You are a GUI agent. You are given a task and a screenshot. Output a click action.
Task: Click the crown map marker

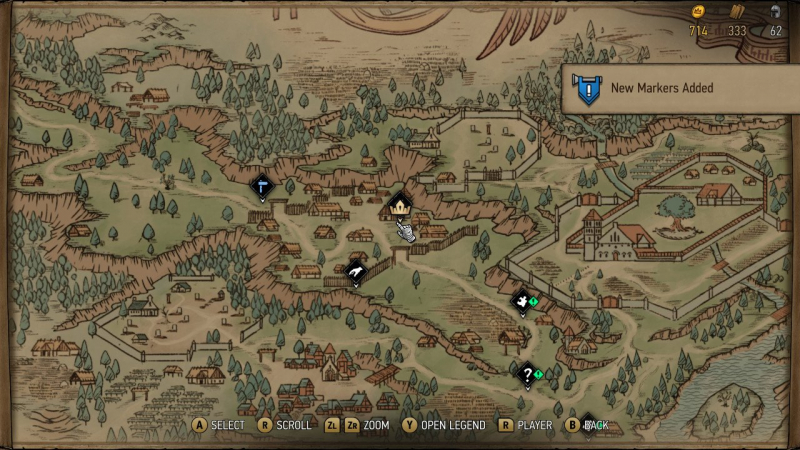click(x=400, y=205)
